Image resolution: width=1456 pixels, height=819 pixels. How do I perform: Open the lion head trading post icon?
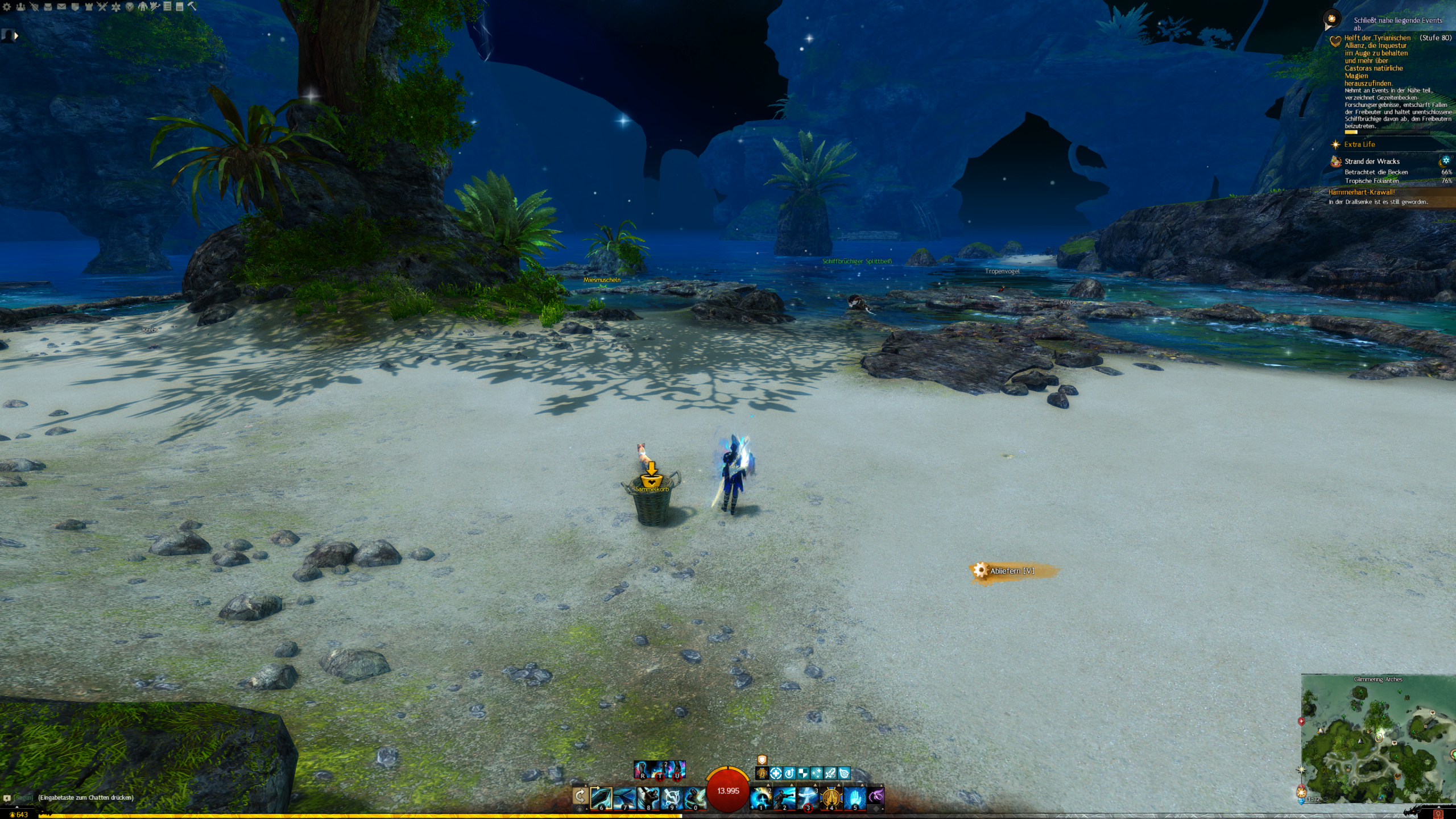click(x=130, y=7)
